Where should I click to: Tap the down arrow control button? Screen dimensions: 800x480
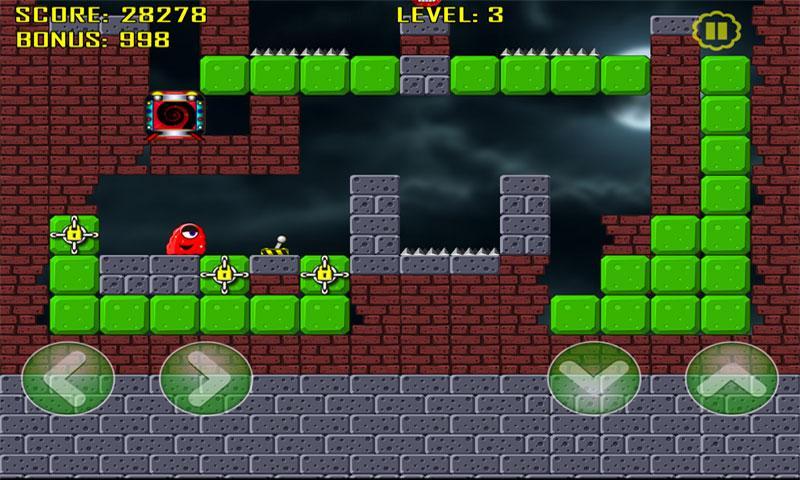[x=594, y=381]
